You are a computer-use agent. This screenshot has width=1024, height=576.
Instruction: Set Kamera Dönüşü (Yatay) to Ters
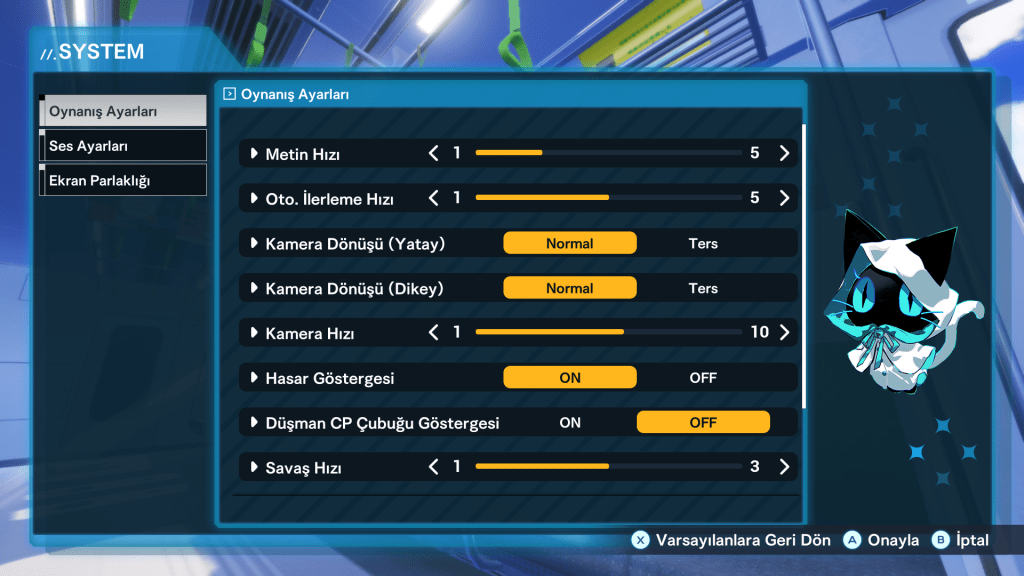point(703,243)
